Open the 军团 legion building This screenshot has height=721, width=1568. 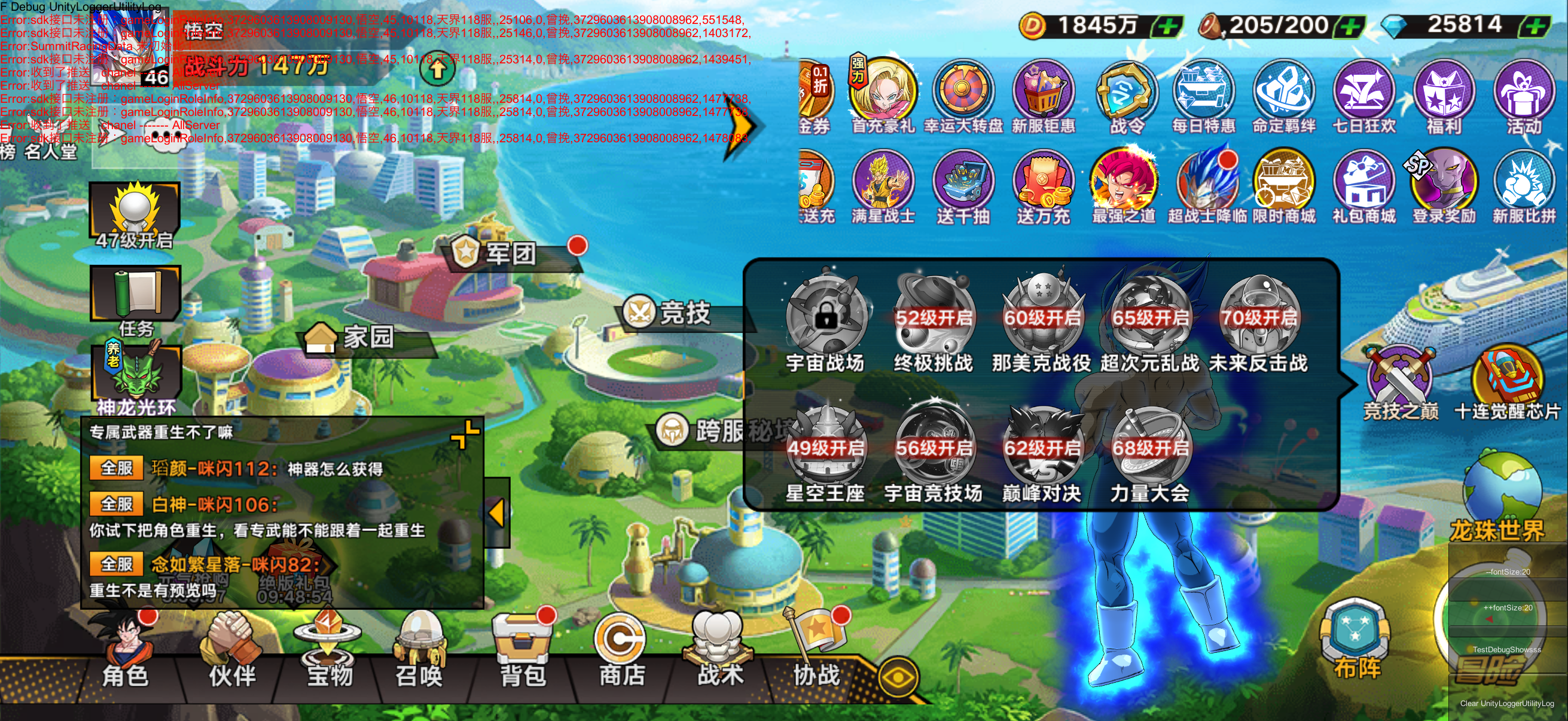click(510, 252)
